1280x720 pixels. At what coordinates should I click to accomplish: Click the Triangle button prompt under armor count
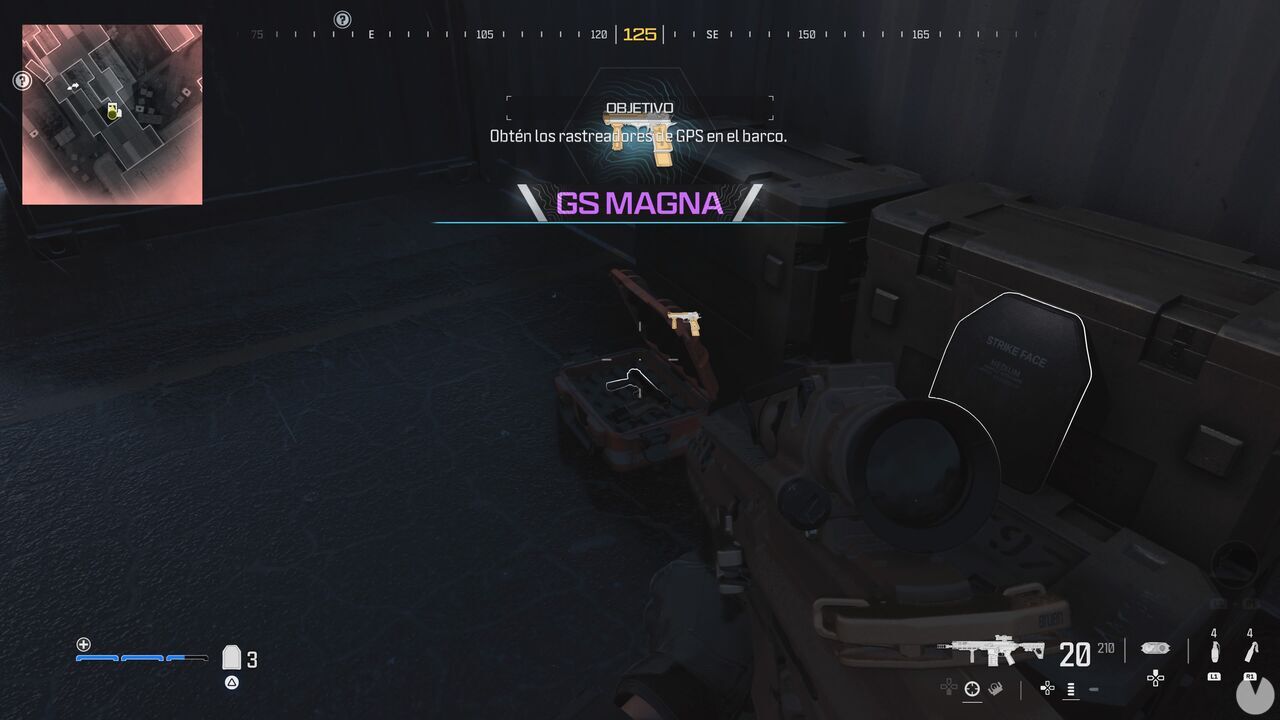pyautogui.click(x=231, y=682)
